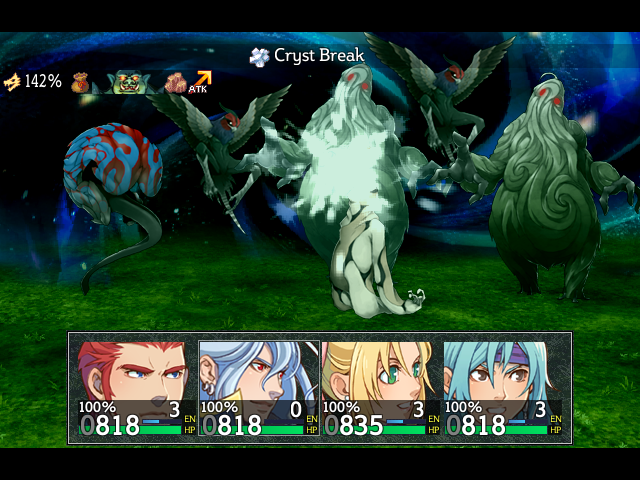Choose the blonde green-eyed party member

380,372
